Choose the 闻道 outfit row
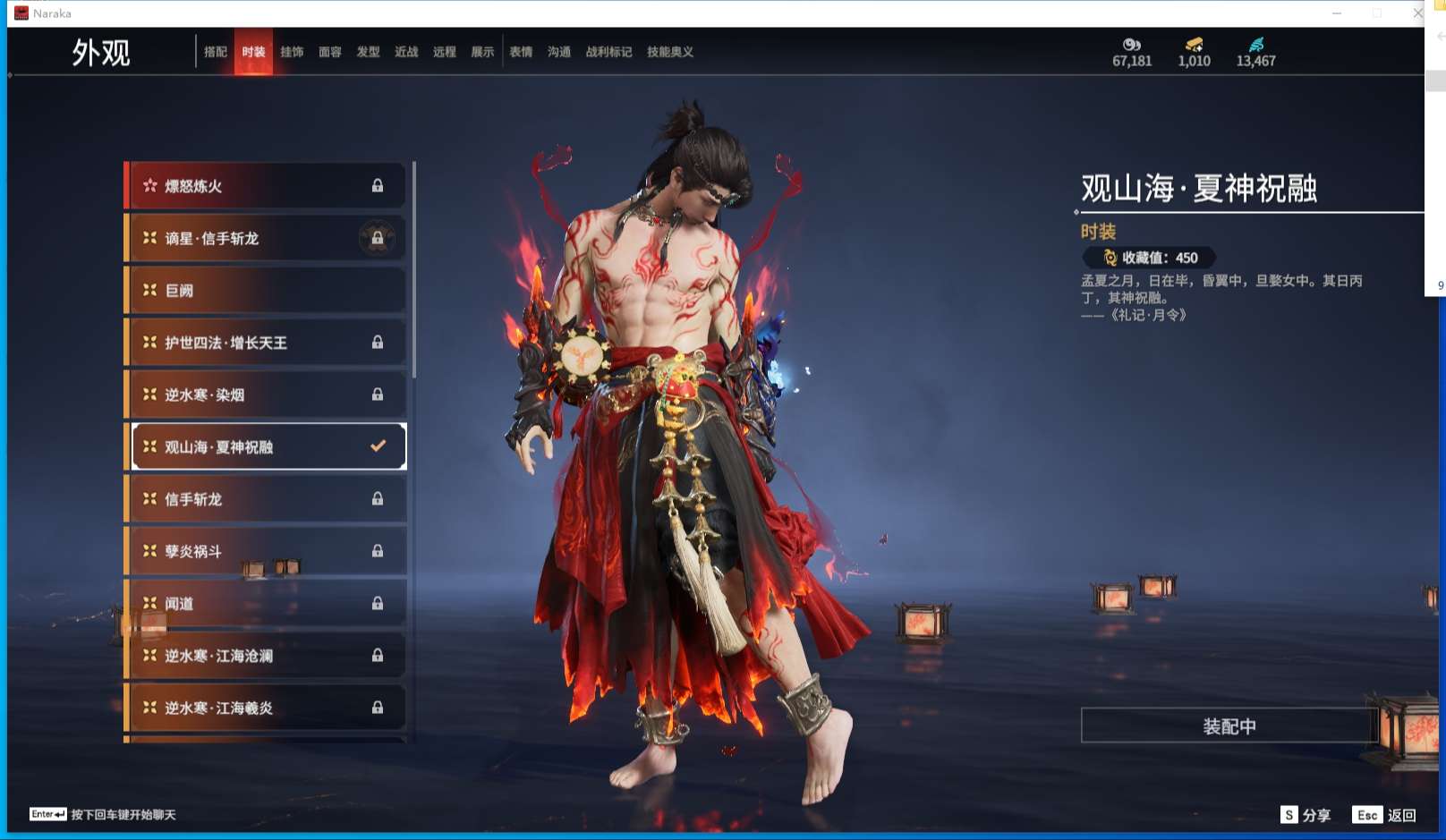Viewport: 1446px width, 840px height. 265,603
